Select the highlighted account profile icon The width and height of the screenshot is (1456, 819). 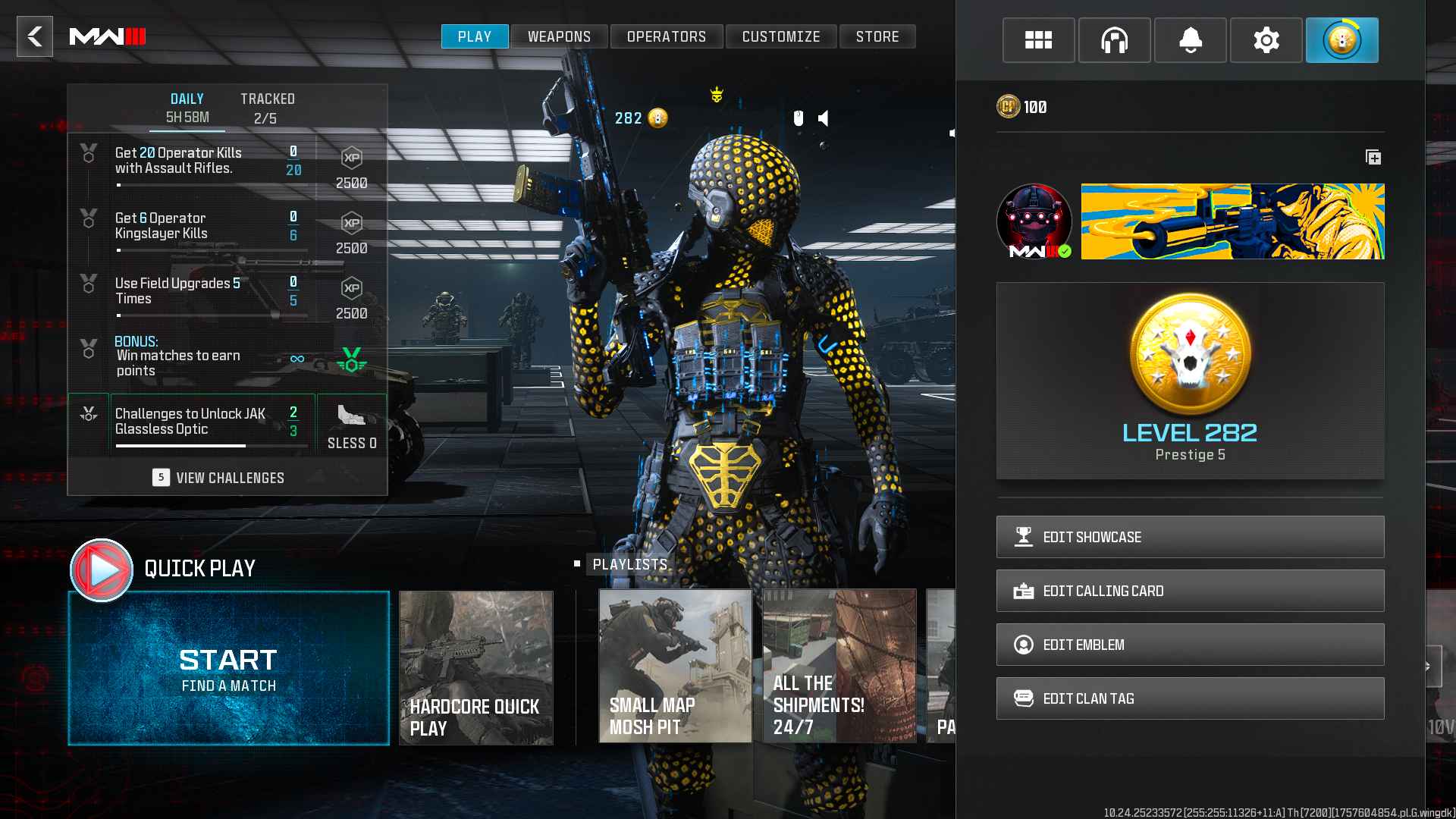click(1342, 40)
